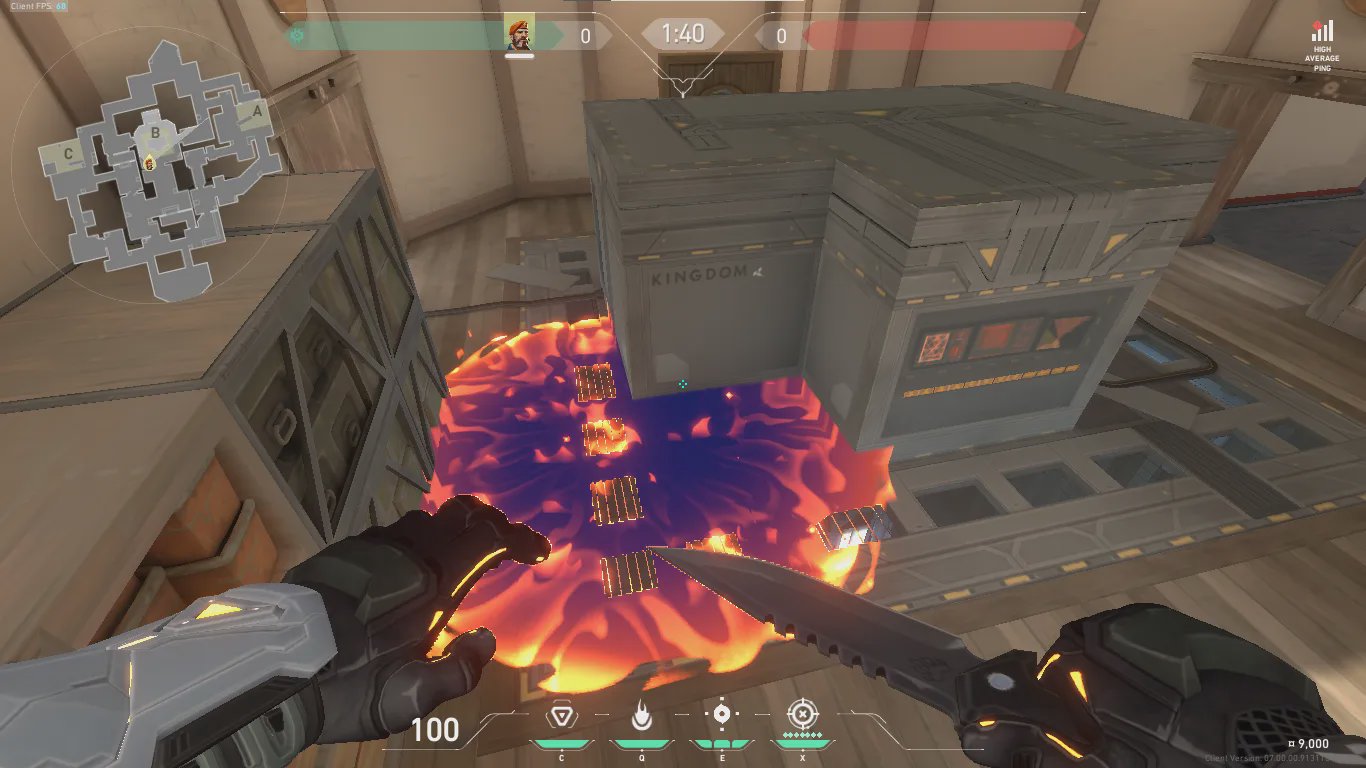Select the A site marker on minimap
The width and height of the screenshot is (1366, 768).
click(257, 112)
